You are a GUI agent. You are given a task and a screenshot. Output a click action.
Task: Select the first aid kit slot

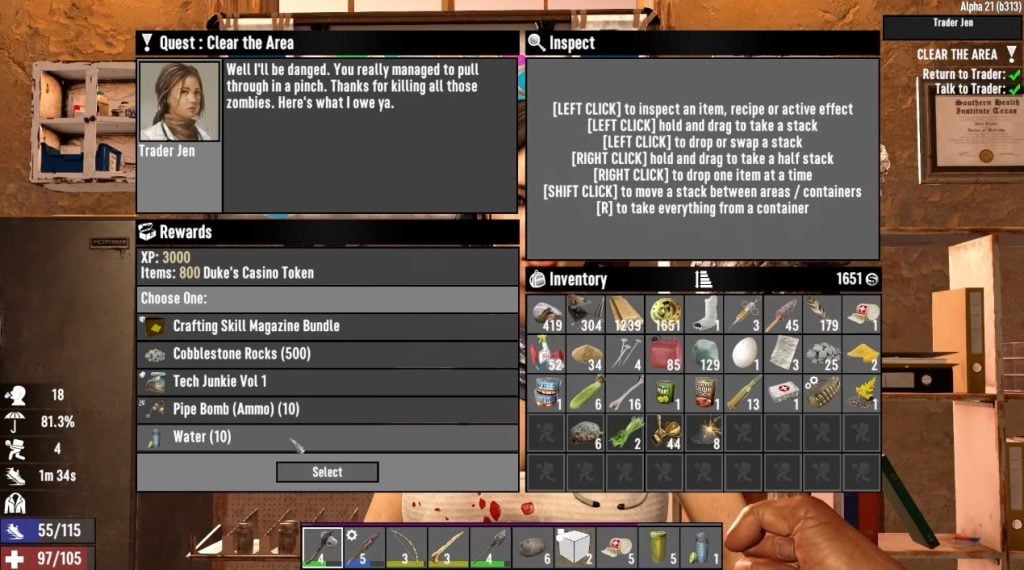782,392
